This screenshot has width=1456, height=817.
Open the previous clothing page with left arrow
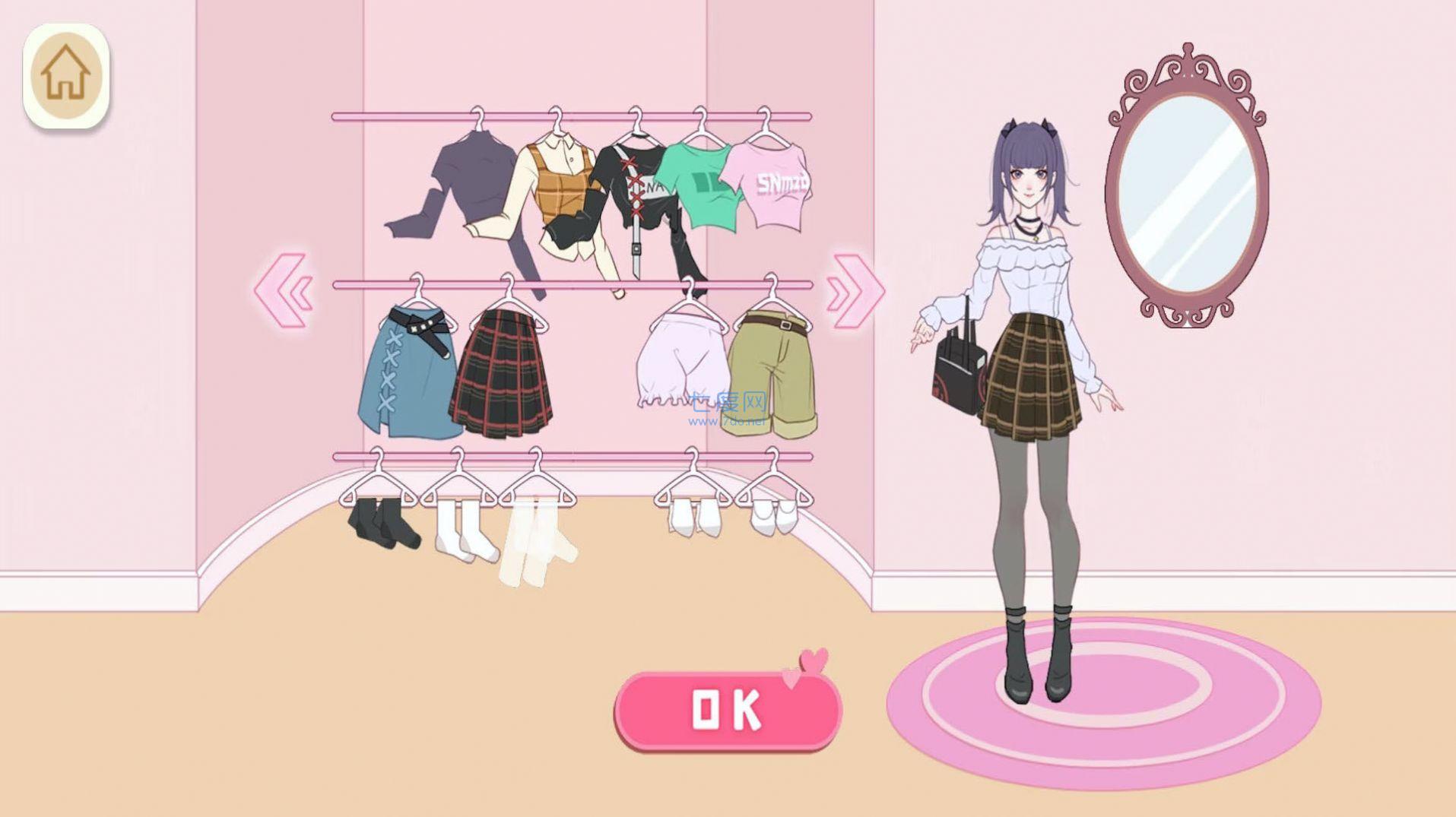point(285,293)
